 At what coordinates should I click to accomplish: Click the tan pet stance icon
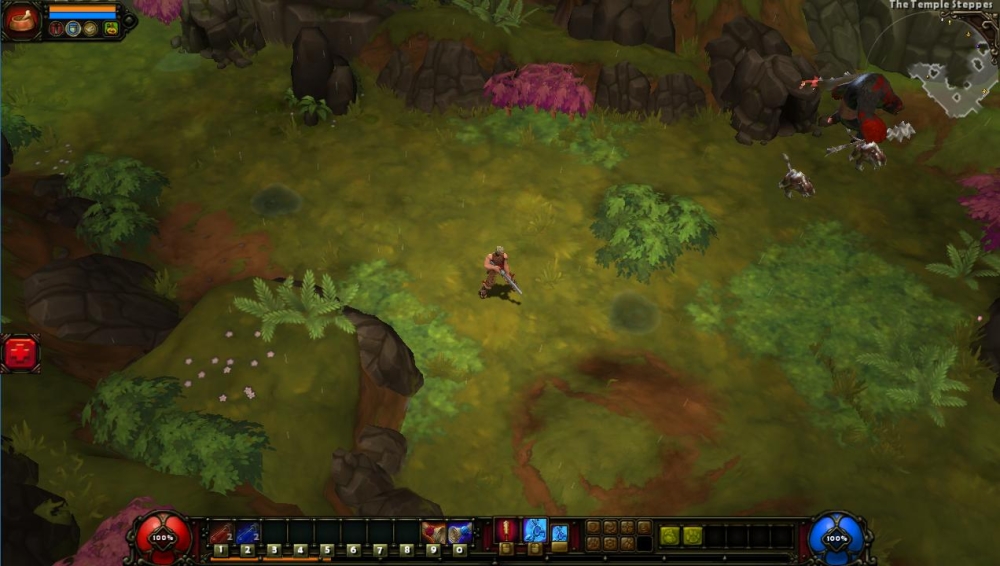(x=91, y=28)
